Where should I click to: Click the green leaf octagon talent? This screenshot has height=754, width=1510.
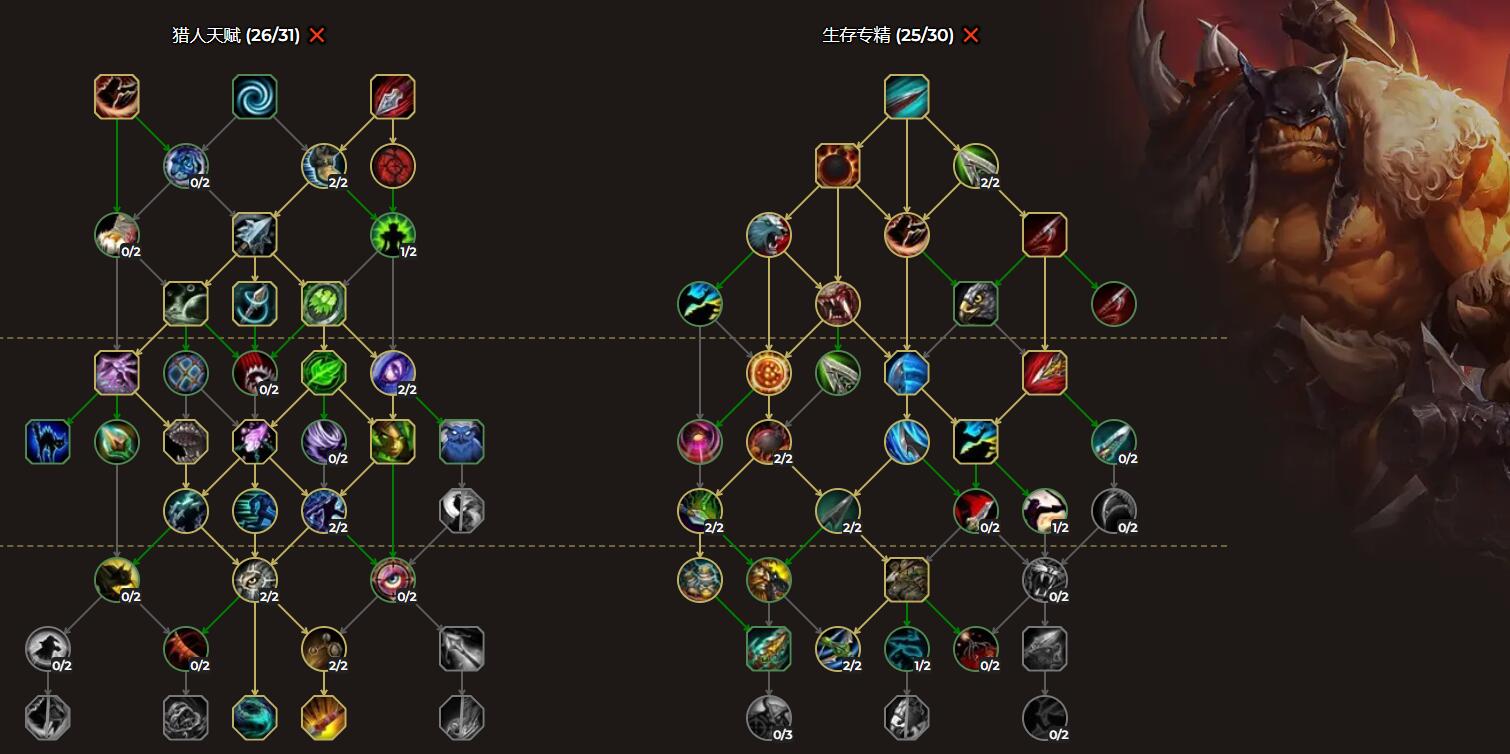tap(324, 373)
